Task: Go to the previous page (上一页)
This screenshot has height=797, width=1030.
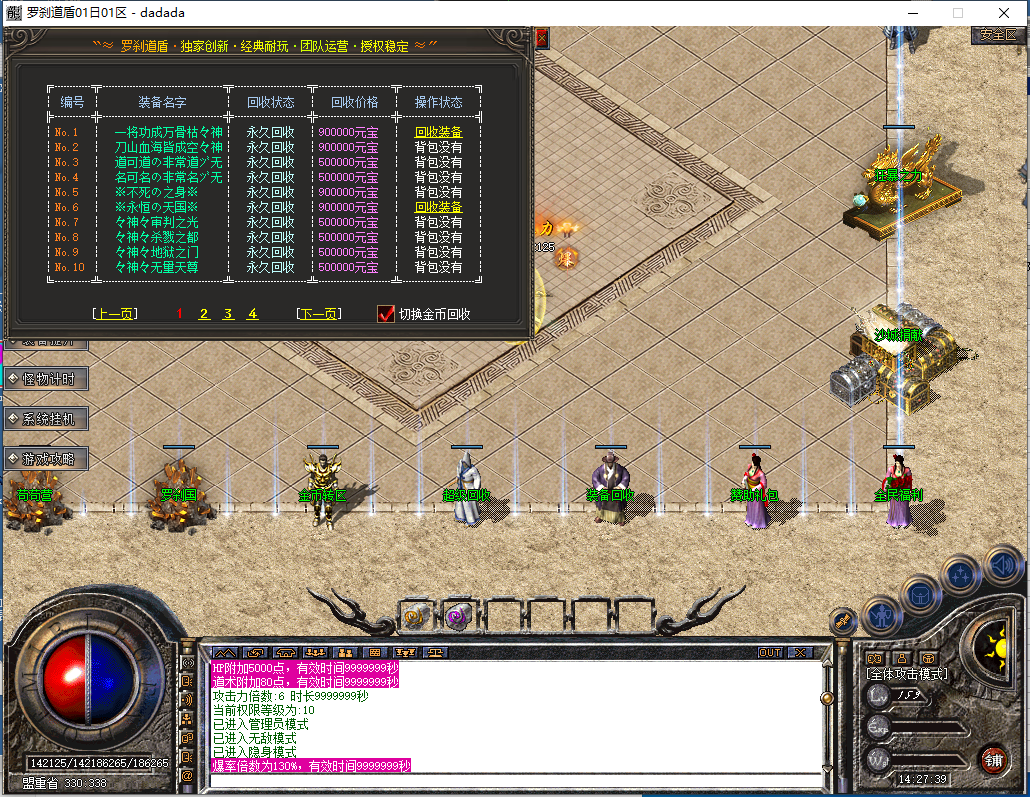Action: point(113,314)
